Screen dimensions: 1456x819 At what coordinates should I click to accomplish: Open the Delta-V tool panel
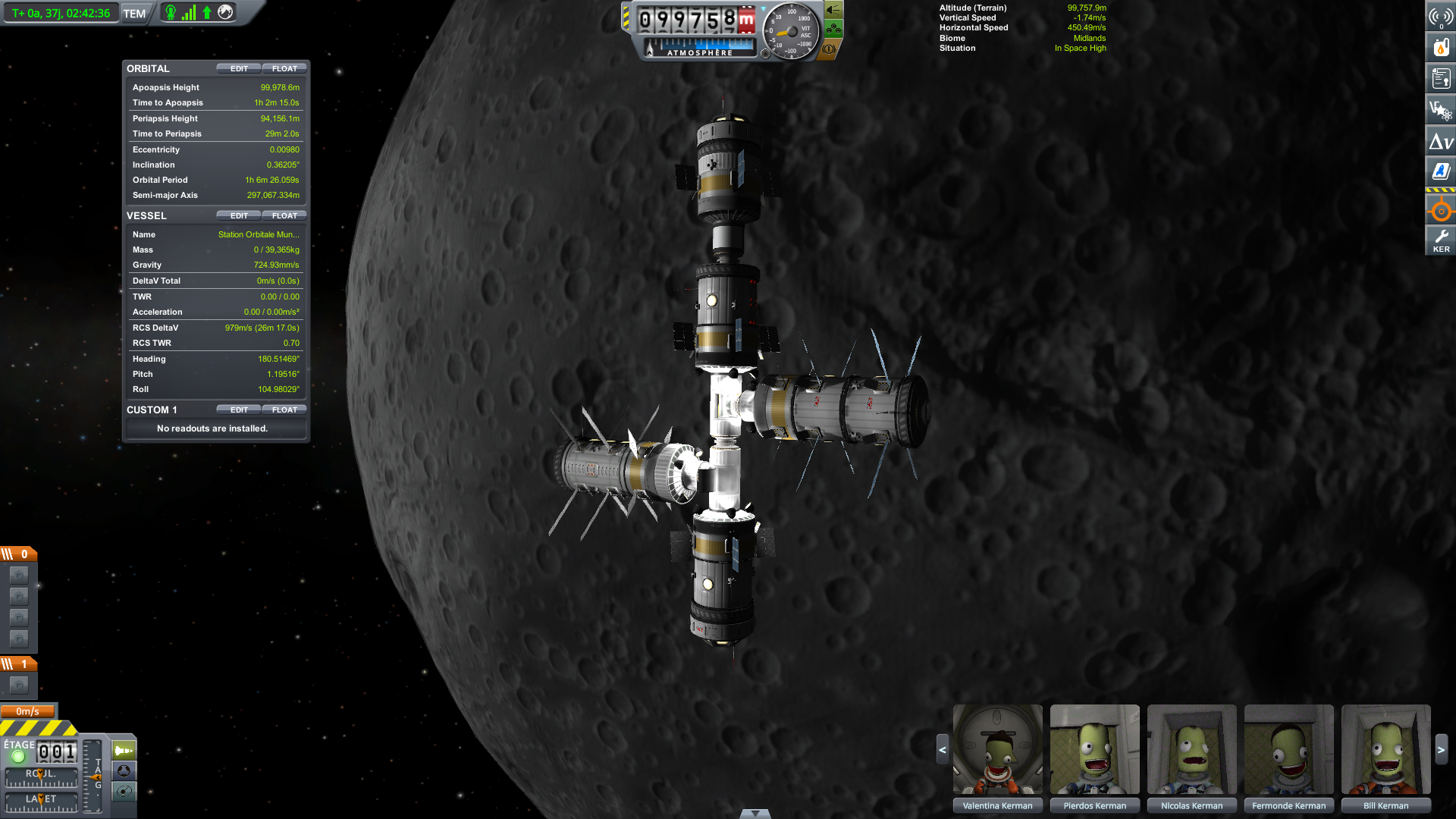click(1441, 141)
